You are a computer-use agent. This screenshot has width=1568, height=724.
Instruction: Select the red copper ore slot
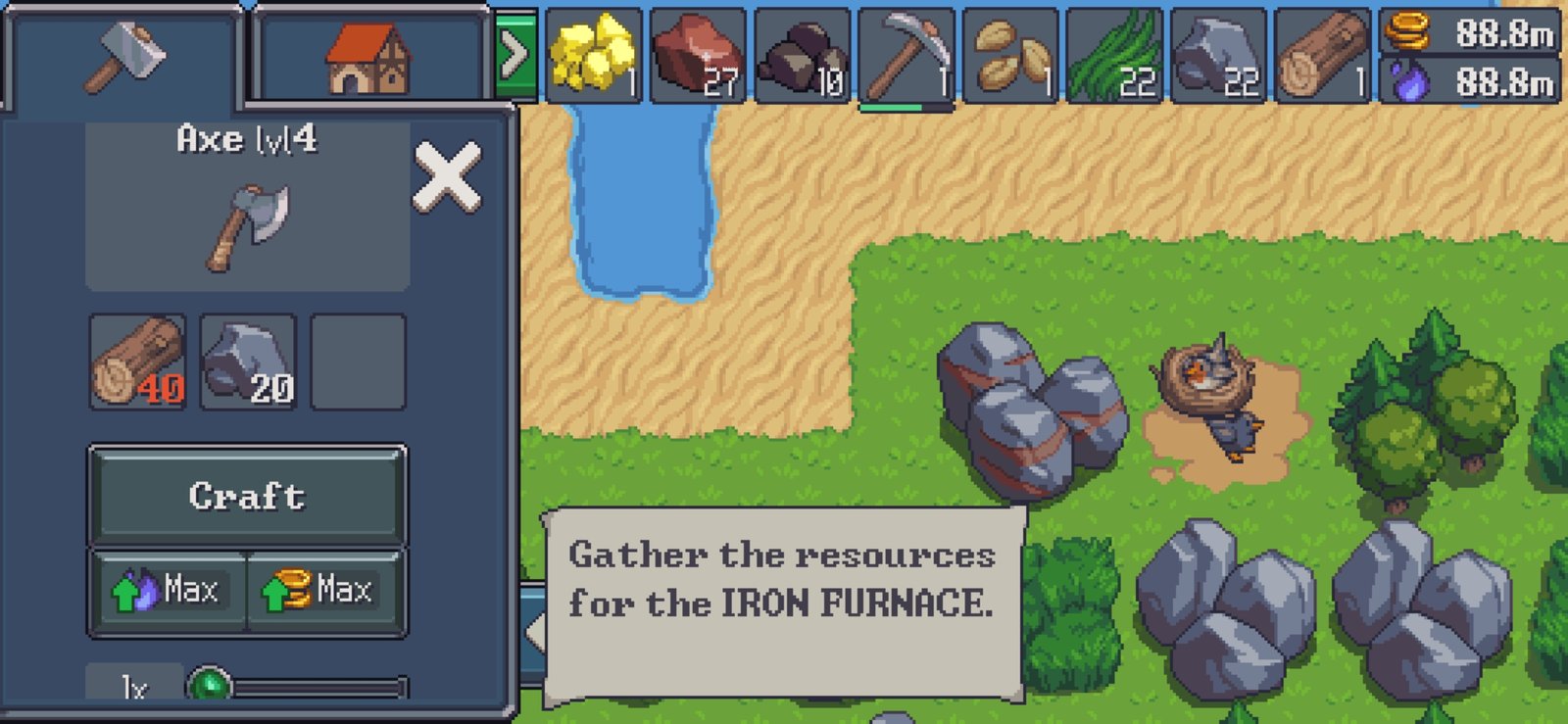click(698, 56)
